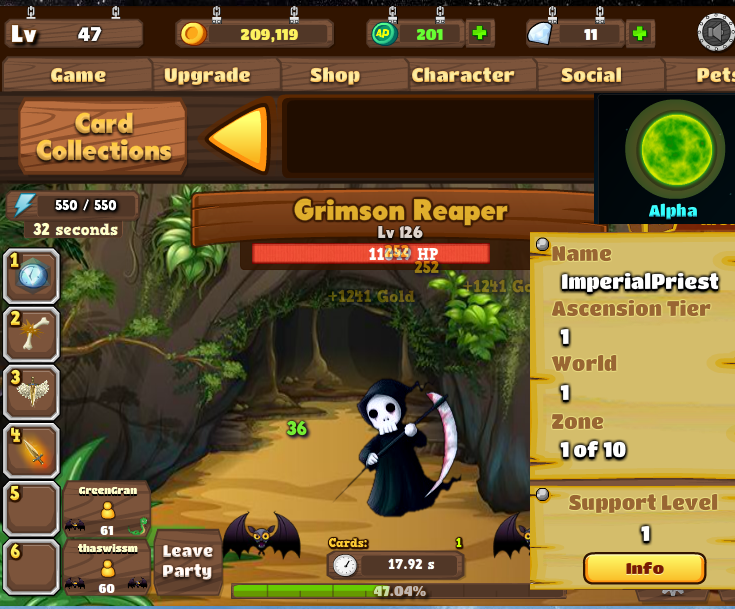Open the Shop tab

[335, 75]
